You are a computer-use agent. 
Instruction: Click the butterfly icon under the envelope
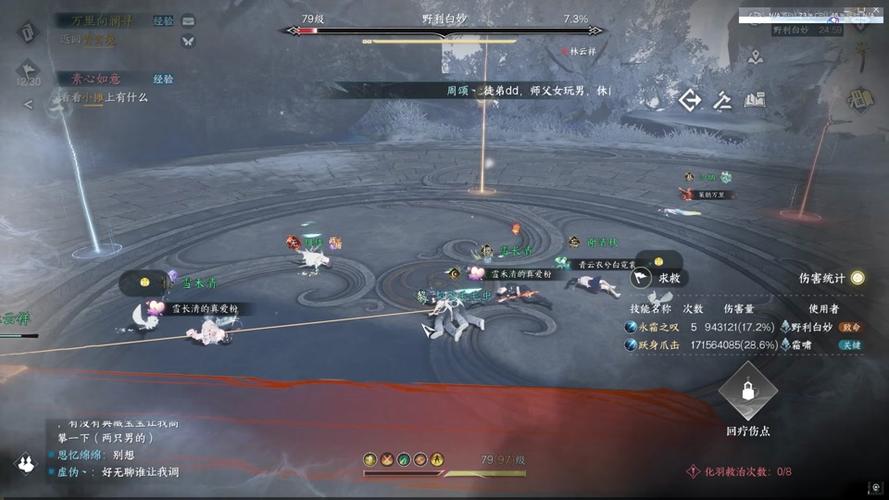pos(188,41)
